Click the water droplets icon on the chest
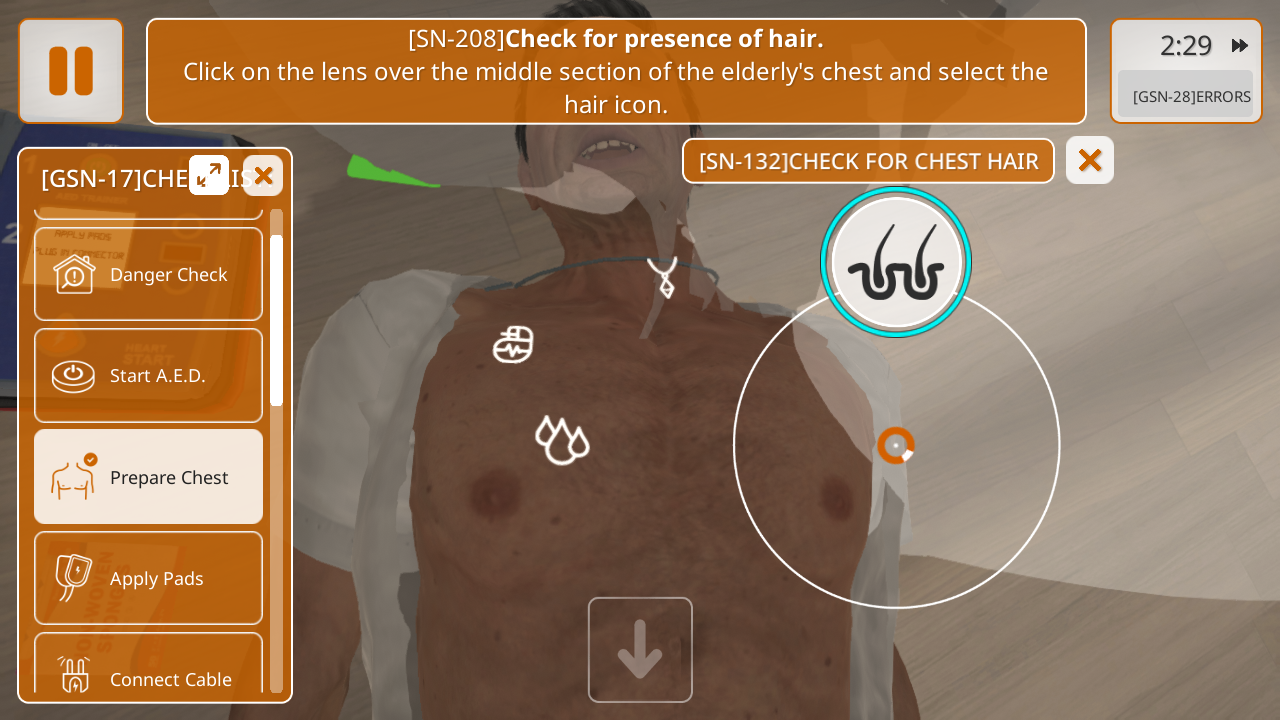1280x720 pixels. tap(562, 440)
